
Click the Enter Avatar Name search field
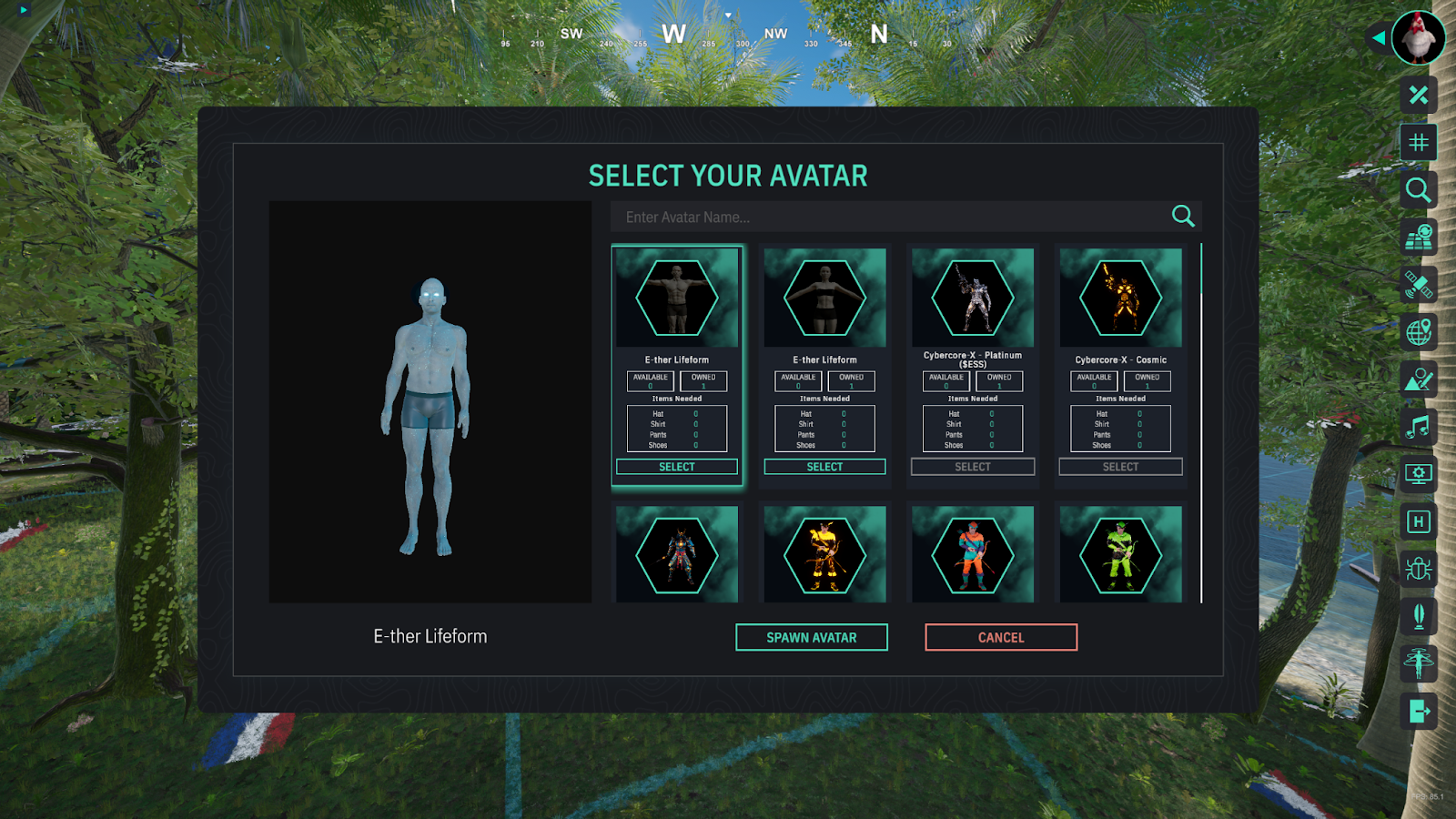(x=887, y=217)
